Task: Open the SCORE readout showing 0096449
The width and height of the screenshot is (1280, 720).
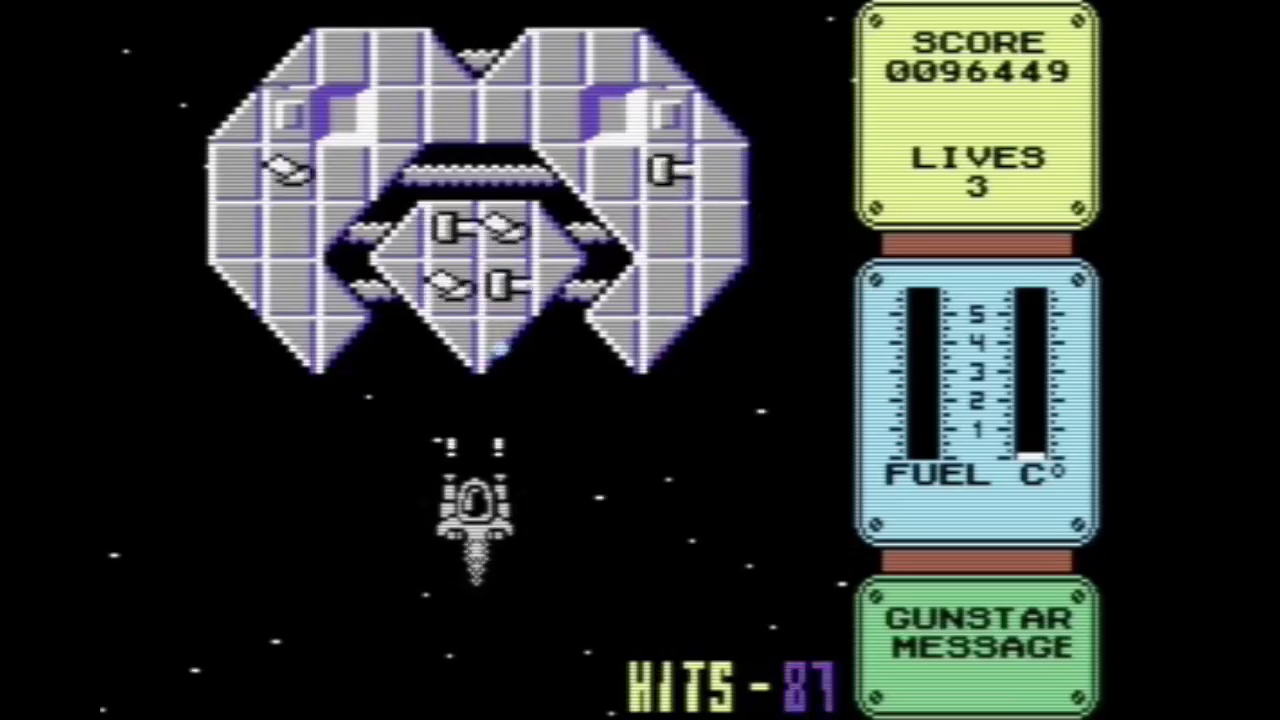Action: [977, 70]
